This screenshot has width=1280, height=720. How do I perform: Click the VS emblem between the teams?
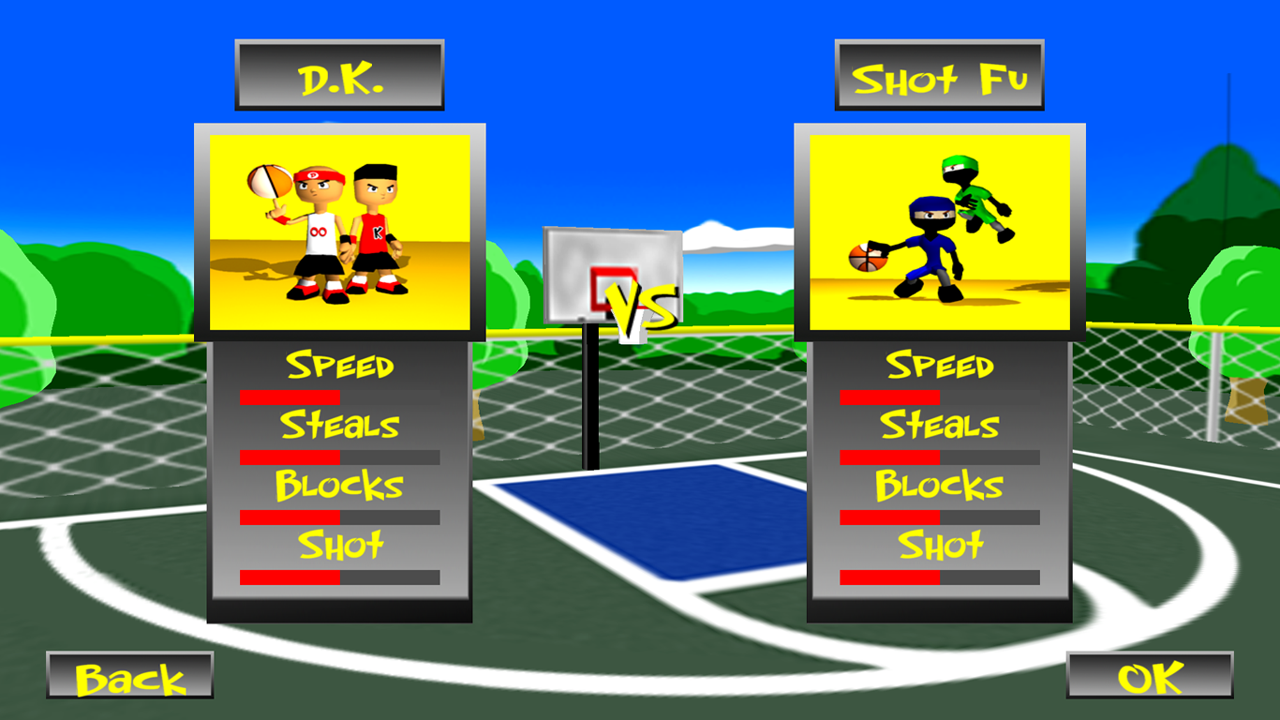click(x=640, y=305)
